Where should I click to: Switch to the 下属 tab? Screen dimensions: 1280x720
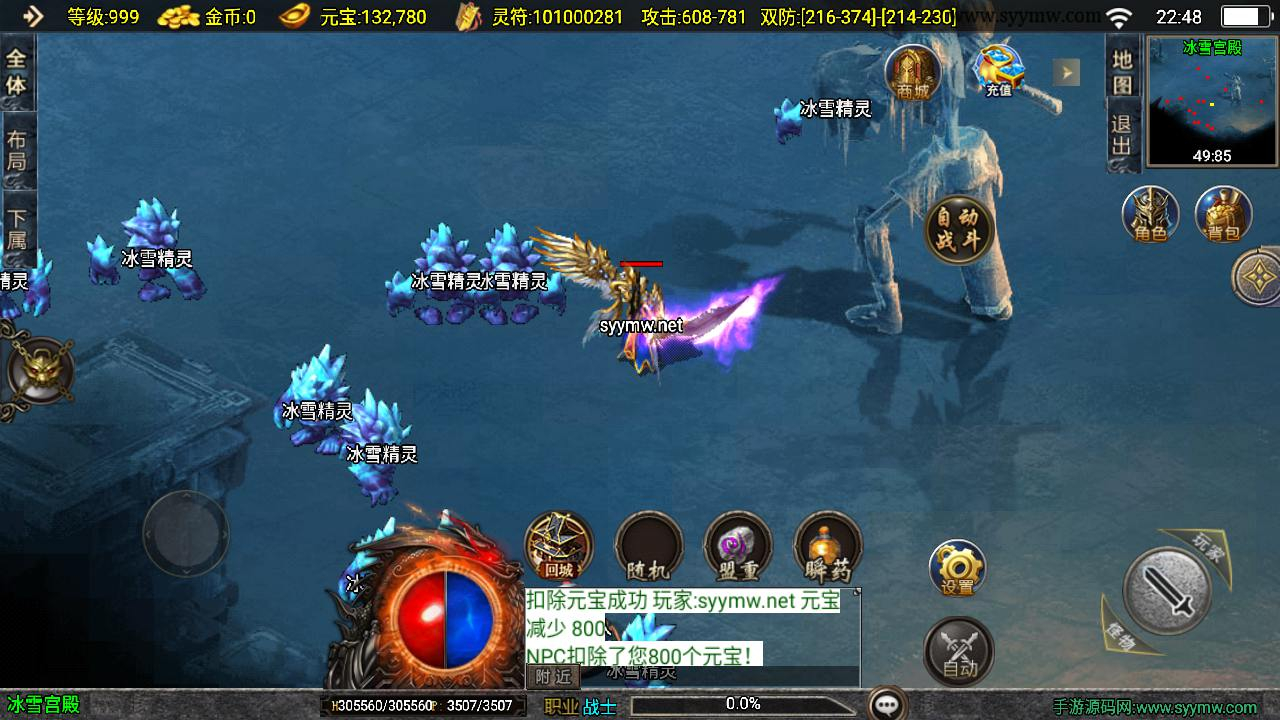click(x=17, y=228)
